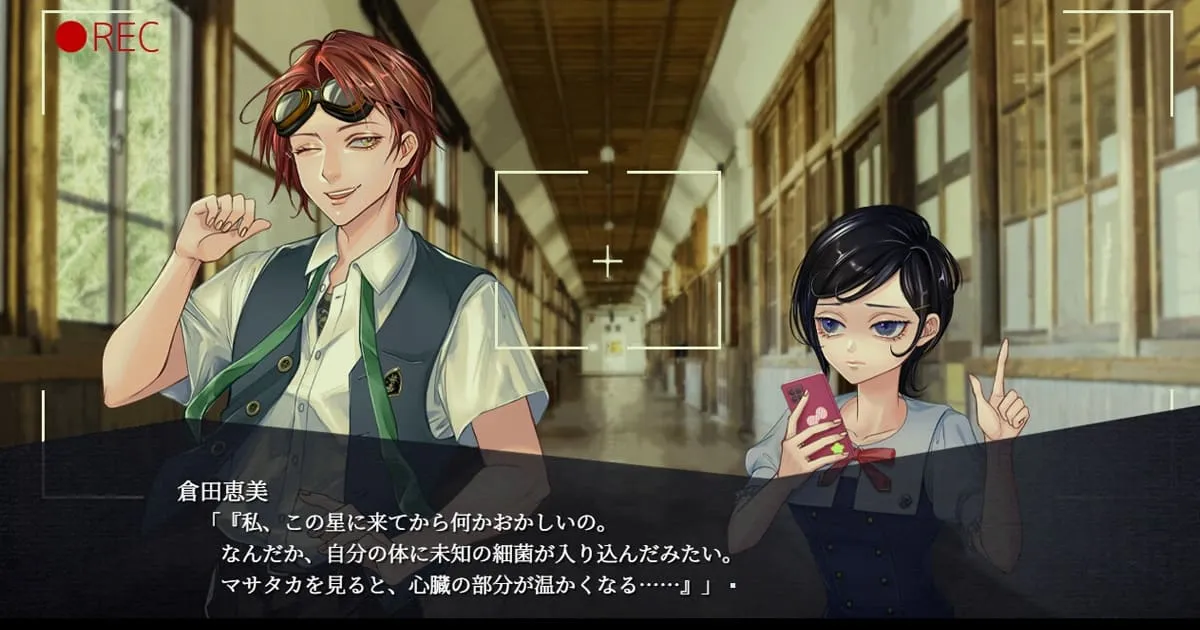Click the small advance marker after the dialogue
Image resolution: width=1200 pixels, height=630 pixels.
click(x=733, y=586)
